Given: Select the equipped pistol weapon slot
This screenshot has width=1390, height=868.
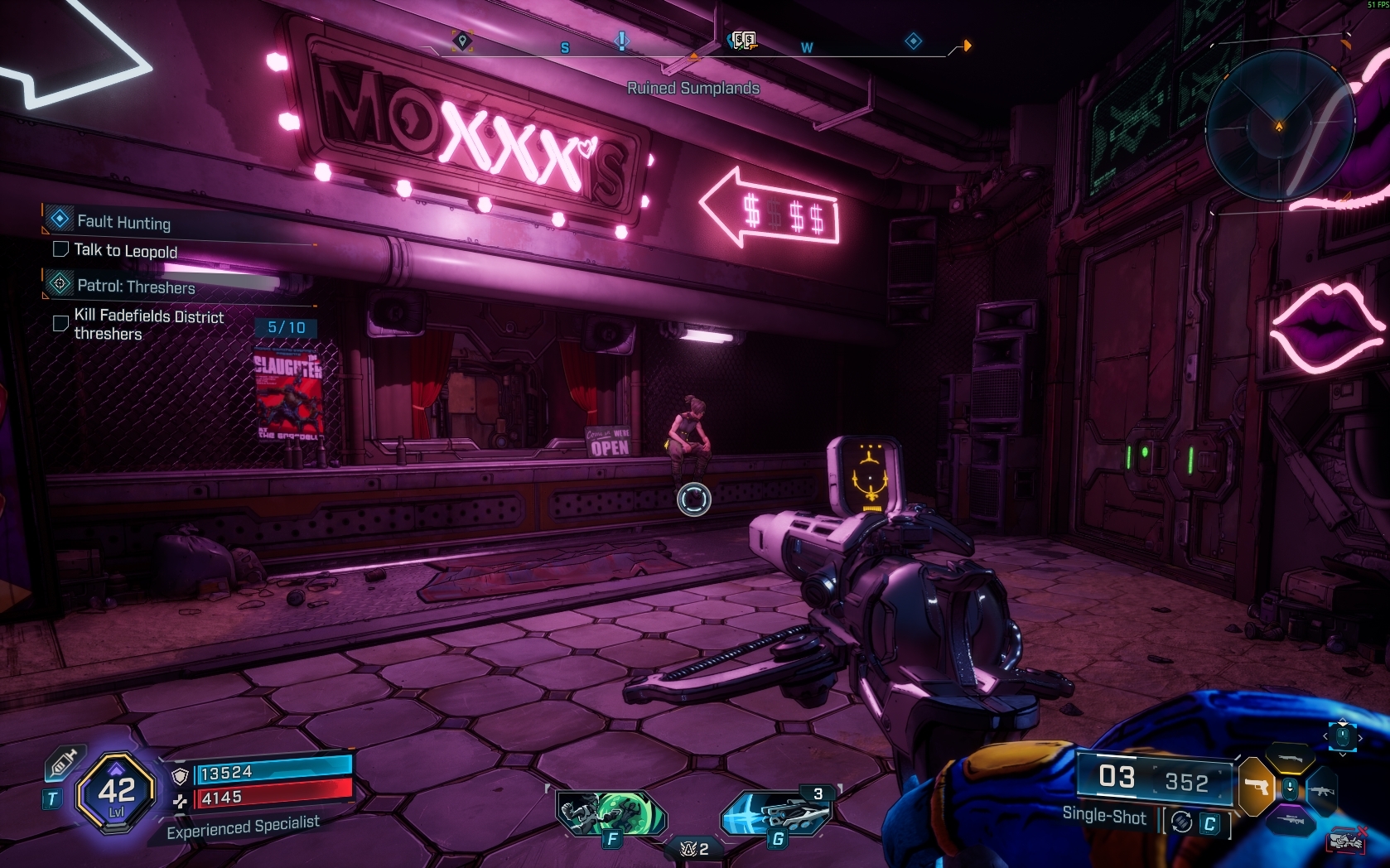Looking at the screenshot, I should click(x=1257, y=785).
